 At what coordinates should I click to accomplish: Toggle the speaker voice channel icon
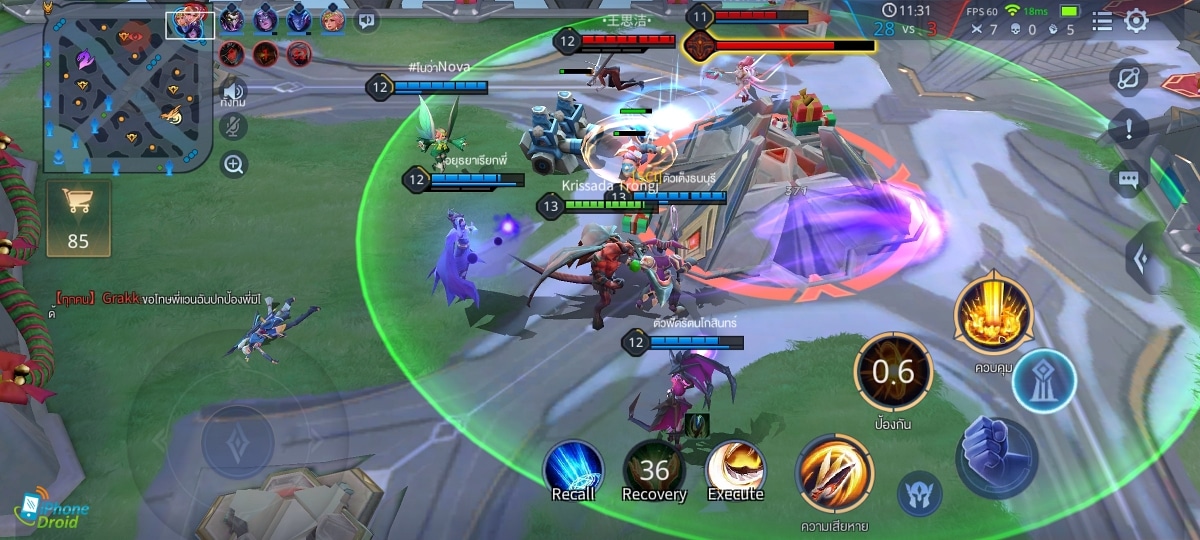(234, 89)
